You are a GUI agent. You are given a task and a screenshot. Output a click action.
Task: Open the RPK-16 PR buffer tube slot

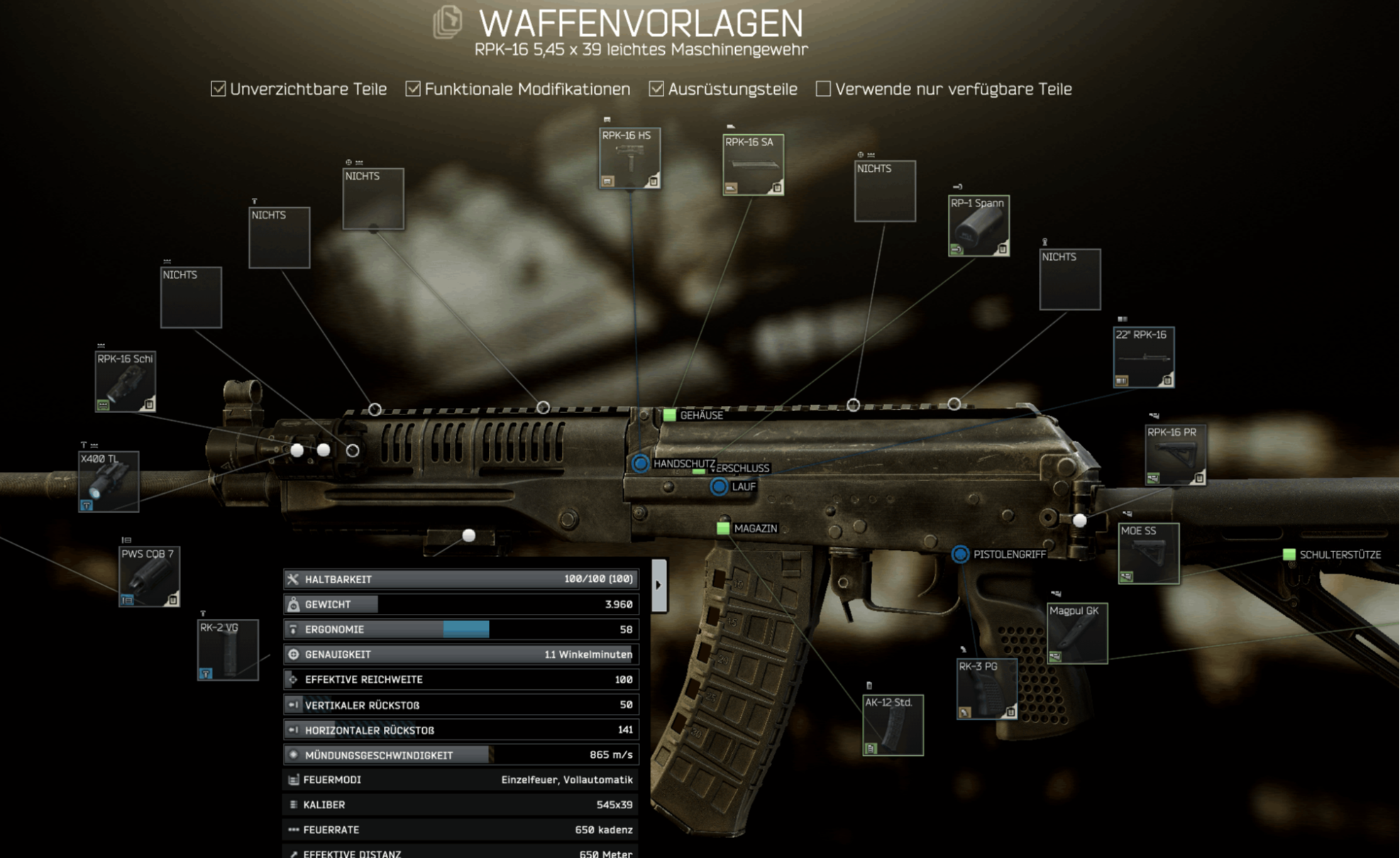point(1175,455)
